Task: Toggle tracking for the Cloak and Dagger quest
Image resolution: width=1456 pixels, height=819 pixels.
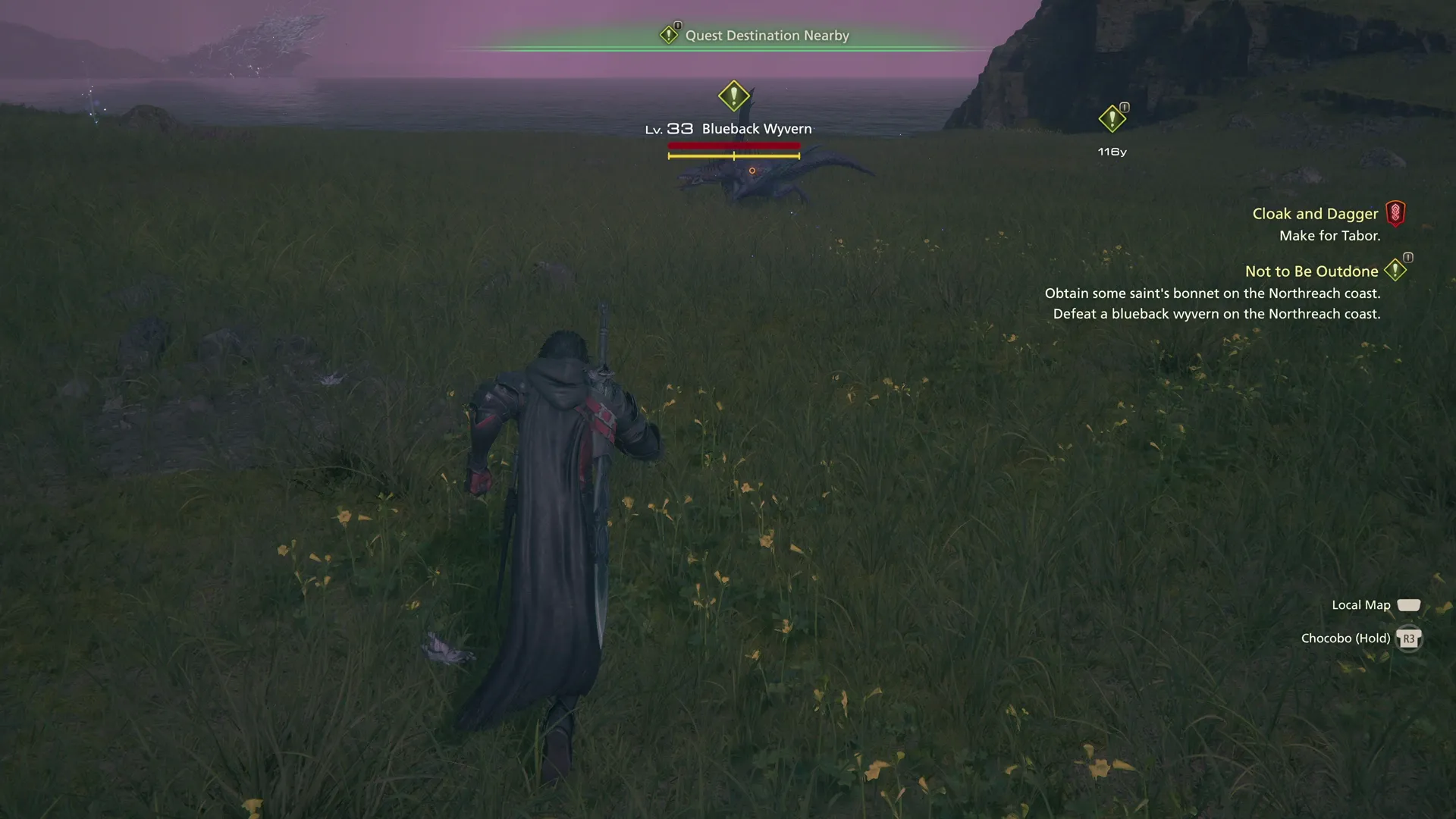Action: point(1315,213)
